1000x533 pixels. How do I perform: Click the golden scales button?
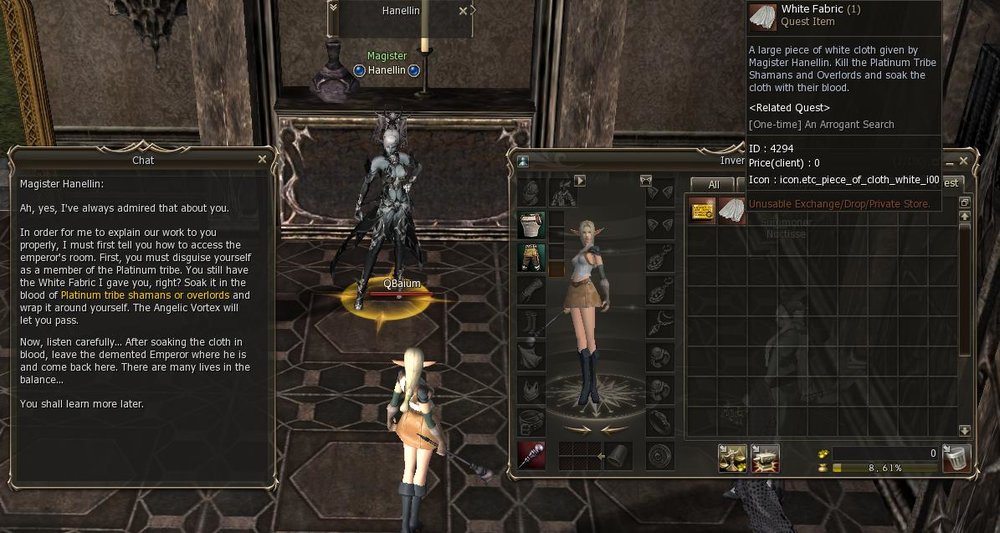tap(733, 458)
